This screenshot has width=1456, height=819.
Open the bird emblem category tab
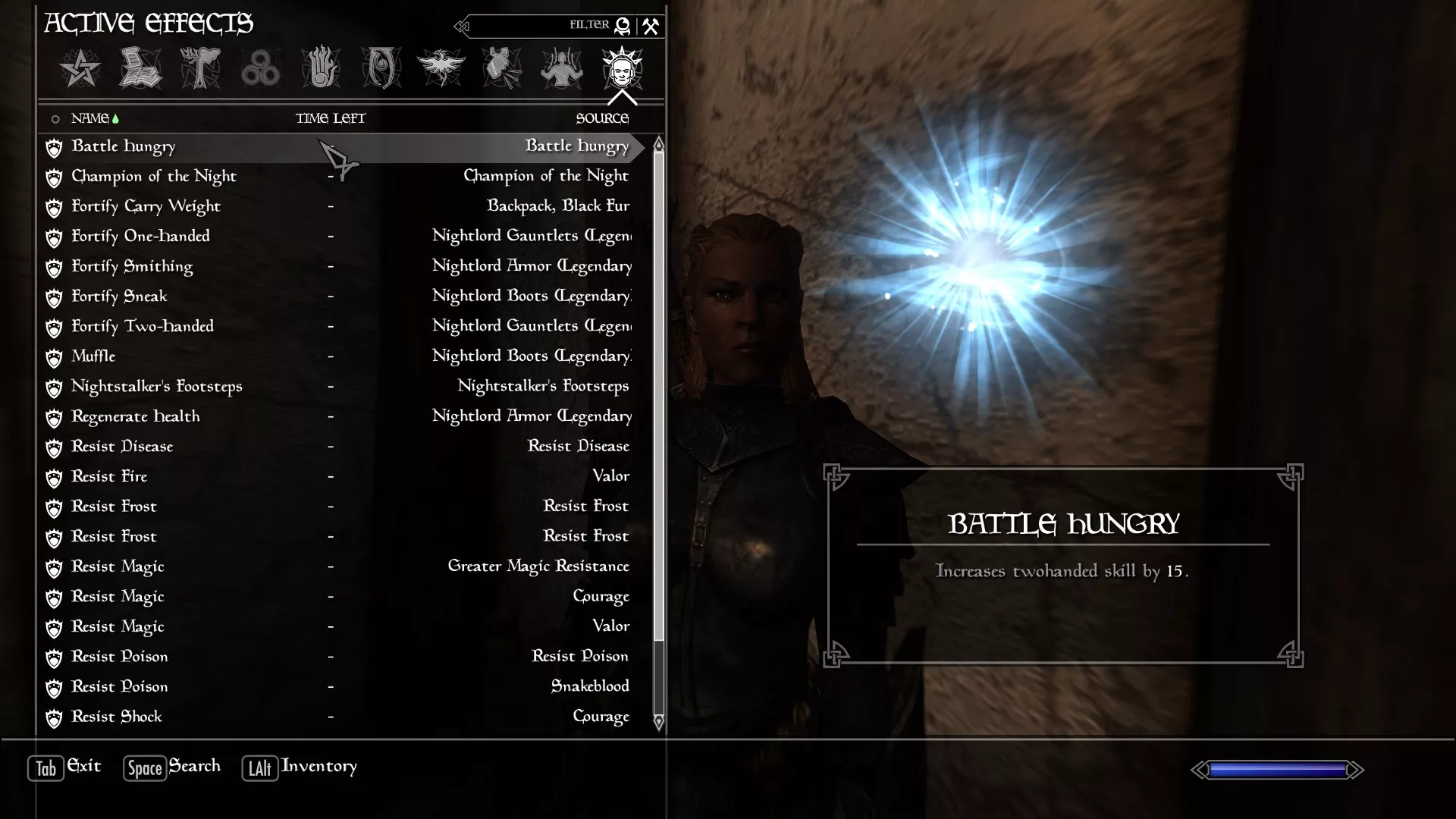pos(441,69)
